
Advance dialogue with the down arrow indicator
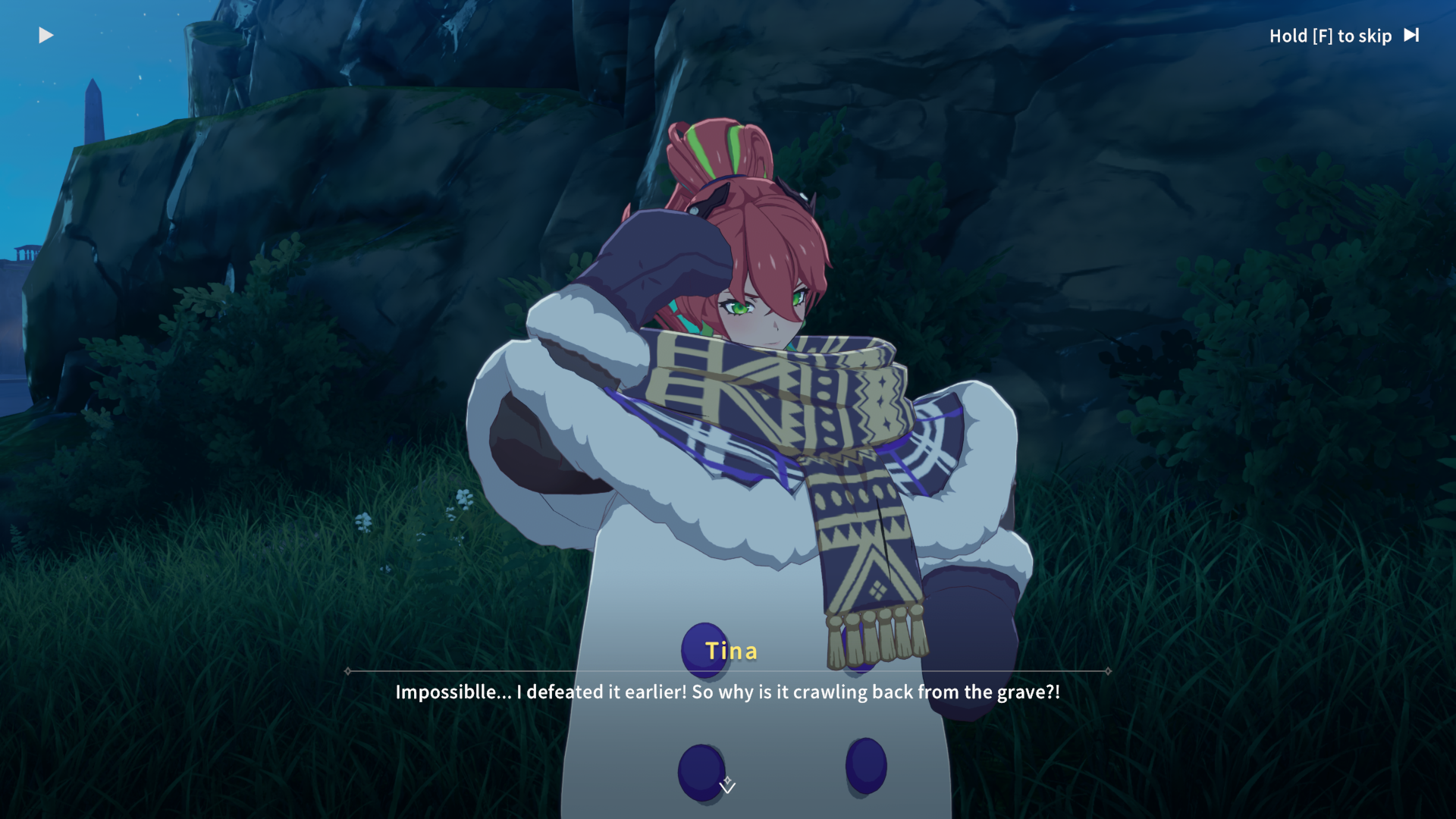click(727, 786)
